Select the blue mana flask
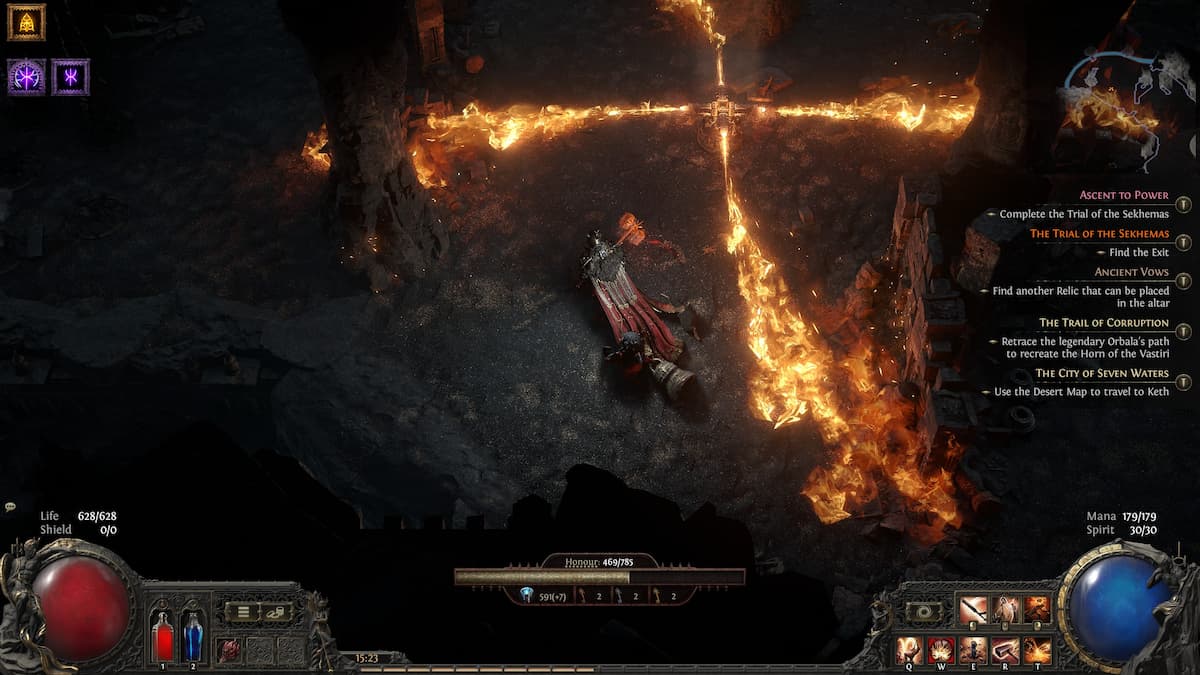The image size is (1200, 675). click(193, 636)
